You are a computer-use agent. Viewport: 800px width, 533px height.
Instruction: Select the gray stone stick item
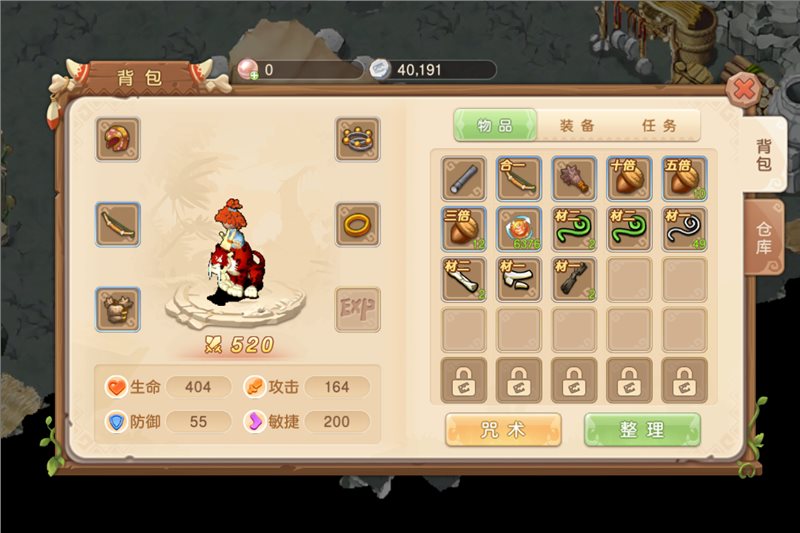464,179
